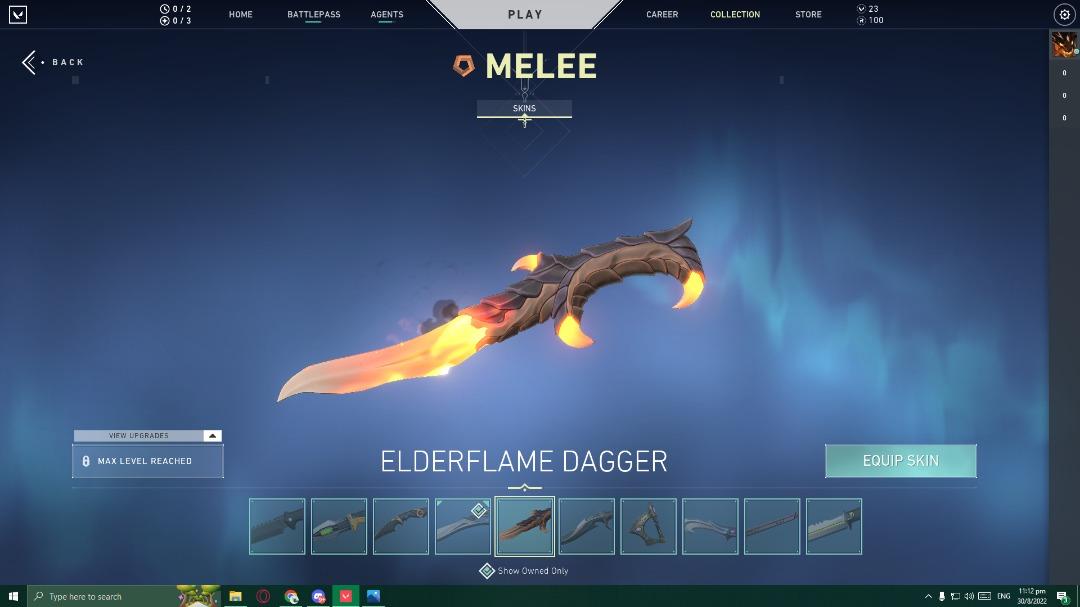
Task: Open the logo dropdown in top-left corner
Action: point(17,15)
